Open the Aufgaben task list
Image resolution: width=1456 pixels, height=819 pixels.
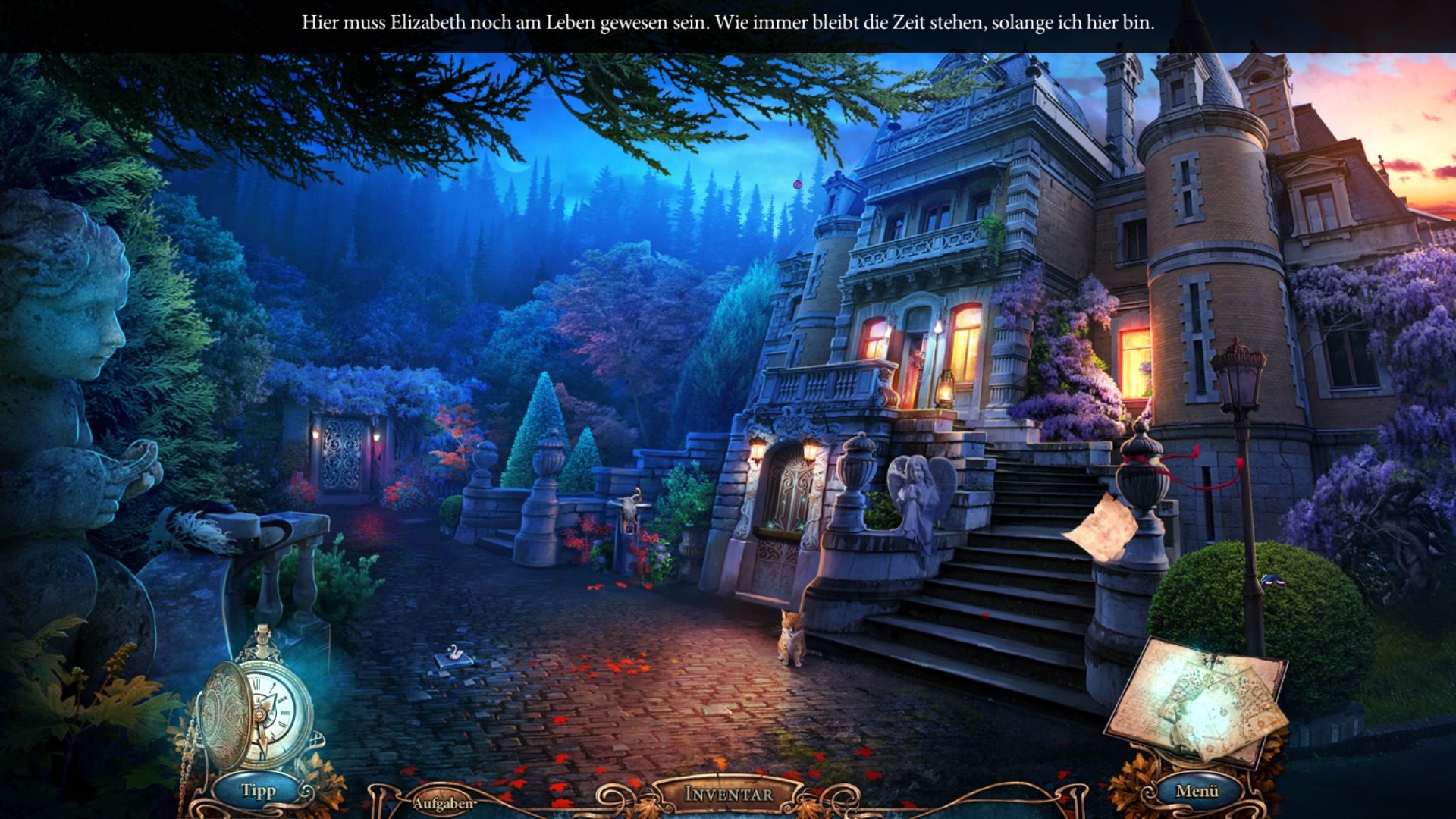pyautogui.click(x=443, y=803)
